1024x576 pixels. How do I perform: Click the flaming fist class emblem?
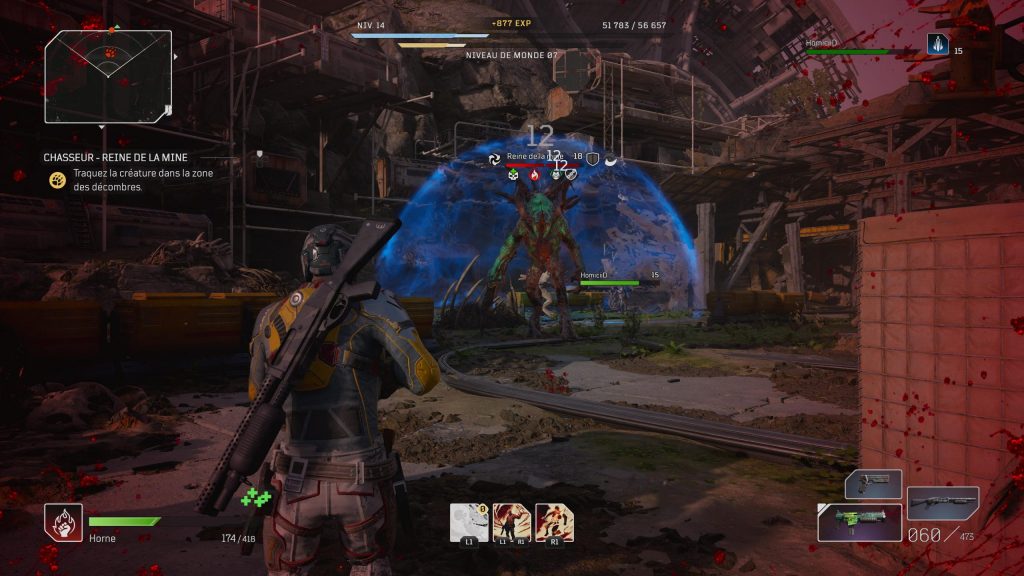click(x=63, y=522)
